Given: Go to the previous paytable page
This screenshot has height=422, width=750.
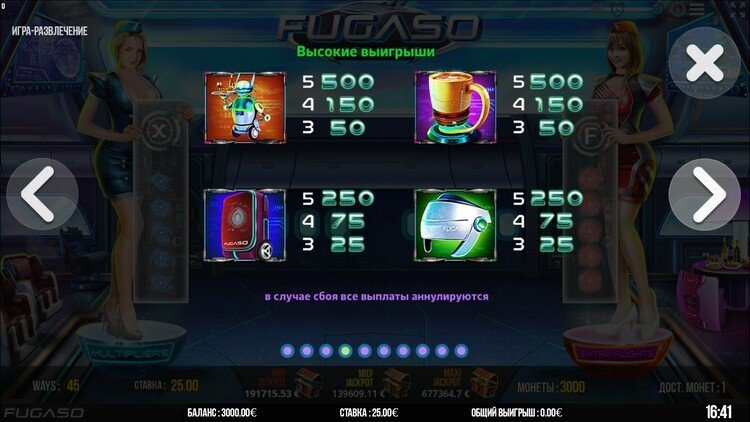Looking at the screenshot, I should point(41,195).
